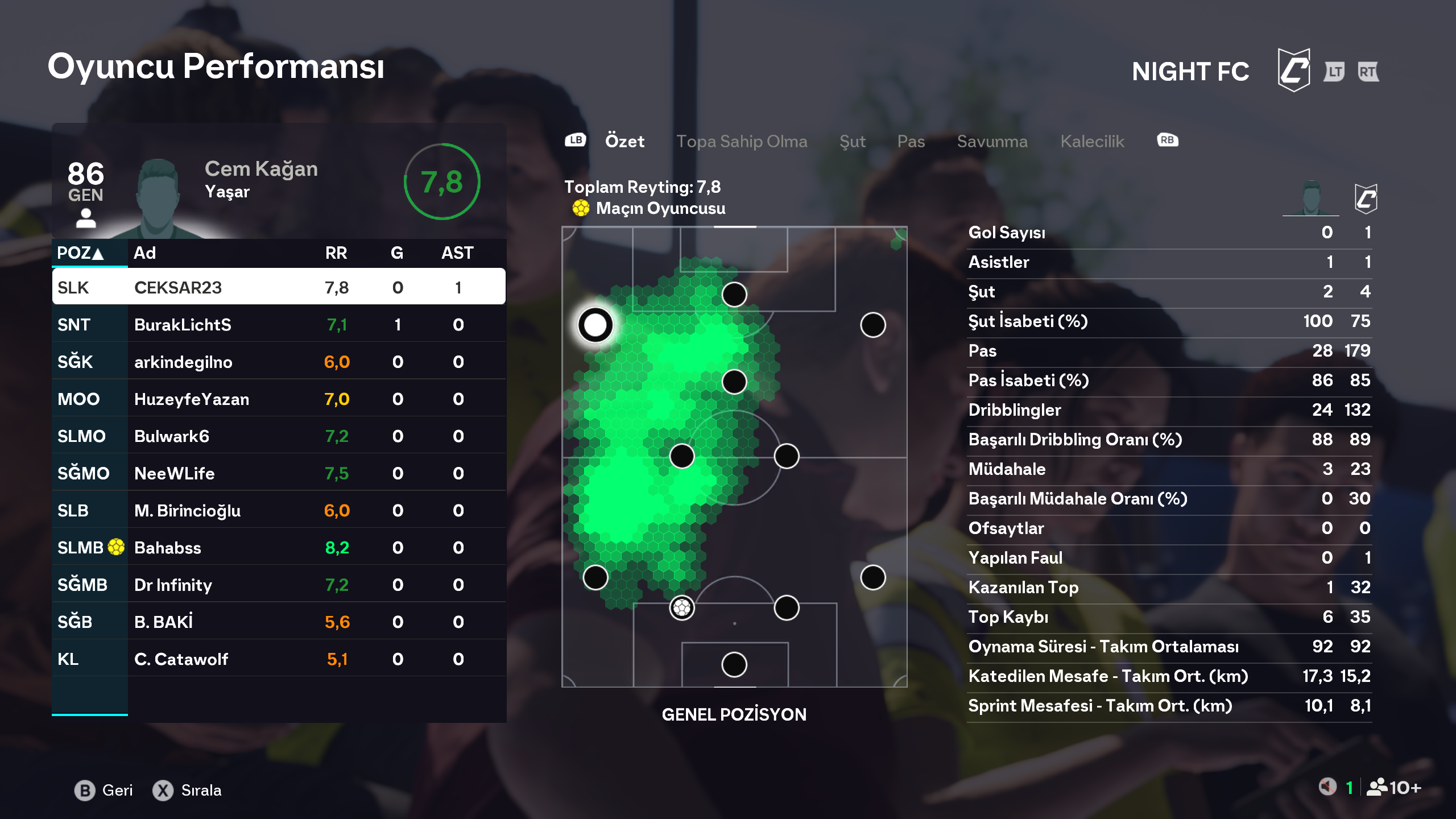
Task: Choose B. BAKİ in the list
Action: click(x=279, y=622)
